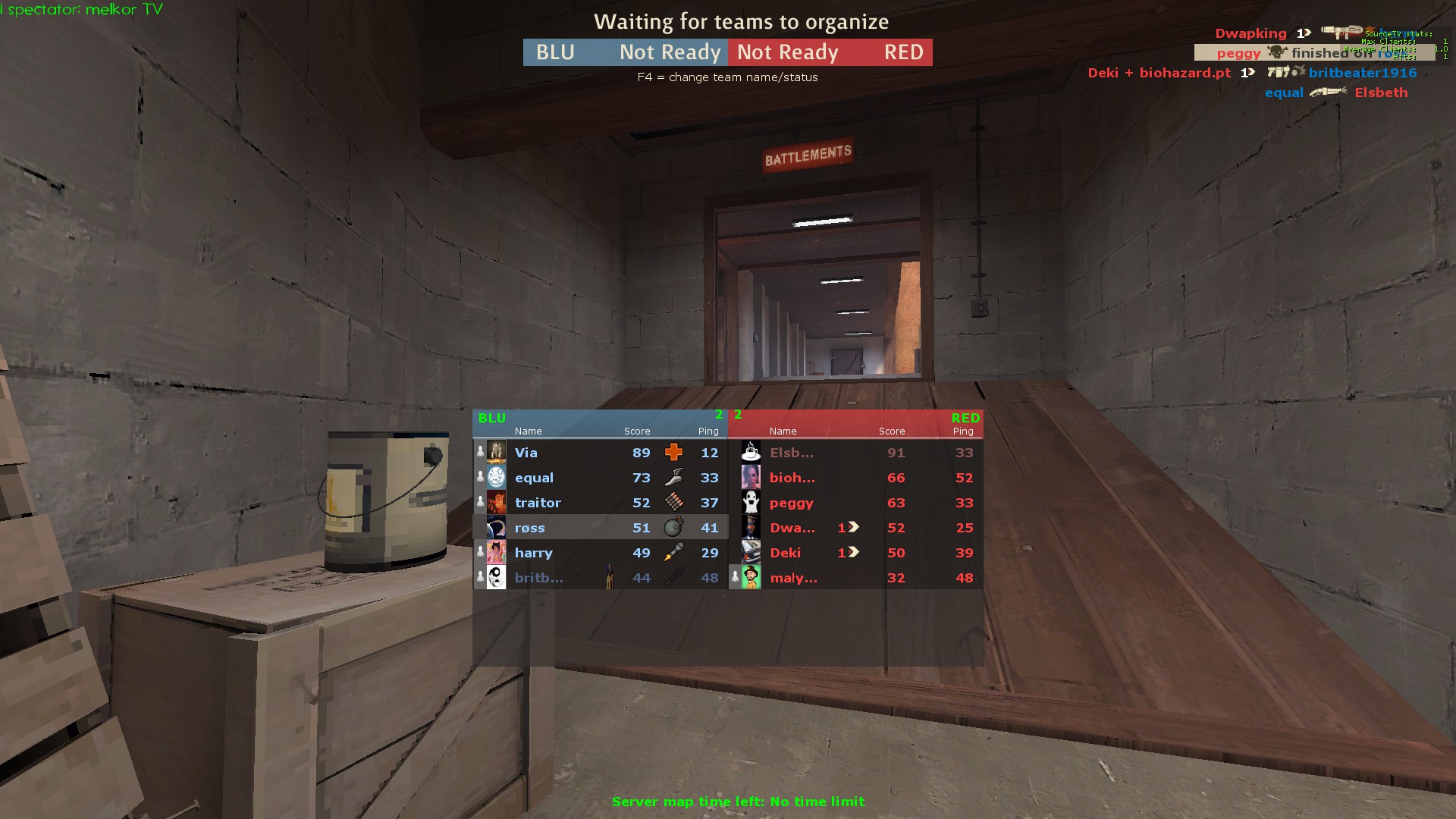Click peggy's row on the RED scoreboard
Screen dimensions: 1456x819
pyautogui.click(x=855, y=503)
